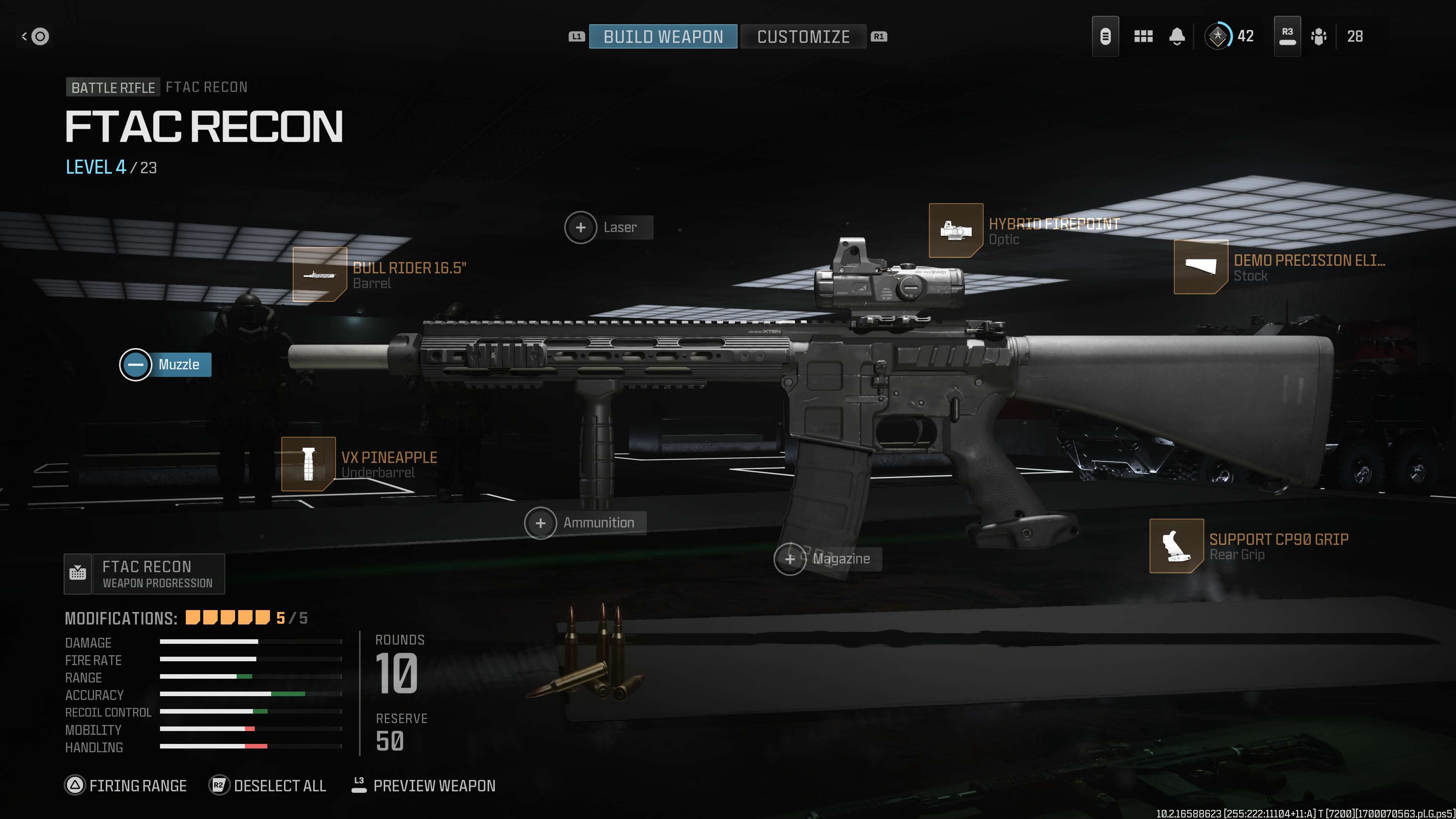Enter the Firing Range
1456x819 pixels.
click(126, 786)
